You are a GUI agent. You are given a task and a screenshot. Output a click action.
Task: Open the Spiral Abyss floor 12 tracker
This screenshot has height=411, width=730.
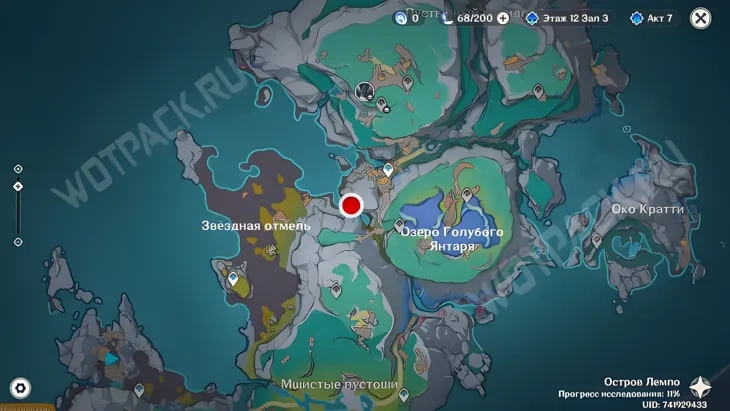point(567,18)
